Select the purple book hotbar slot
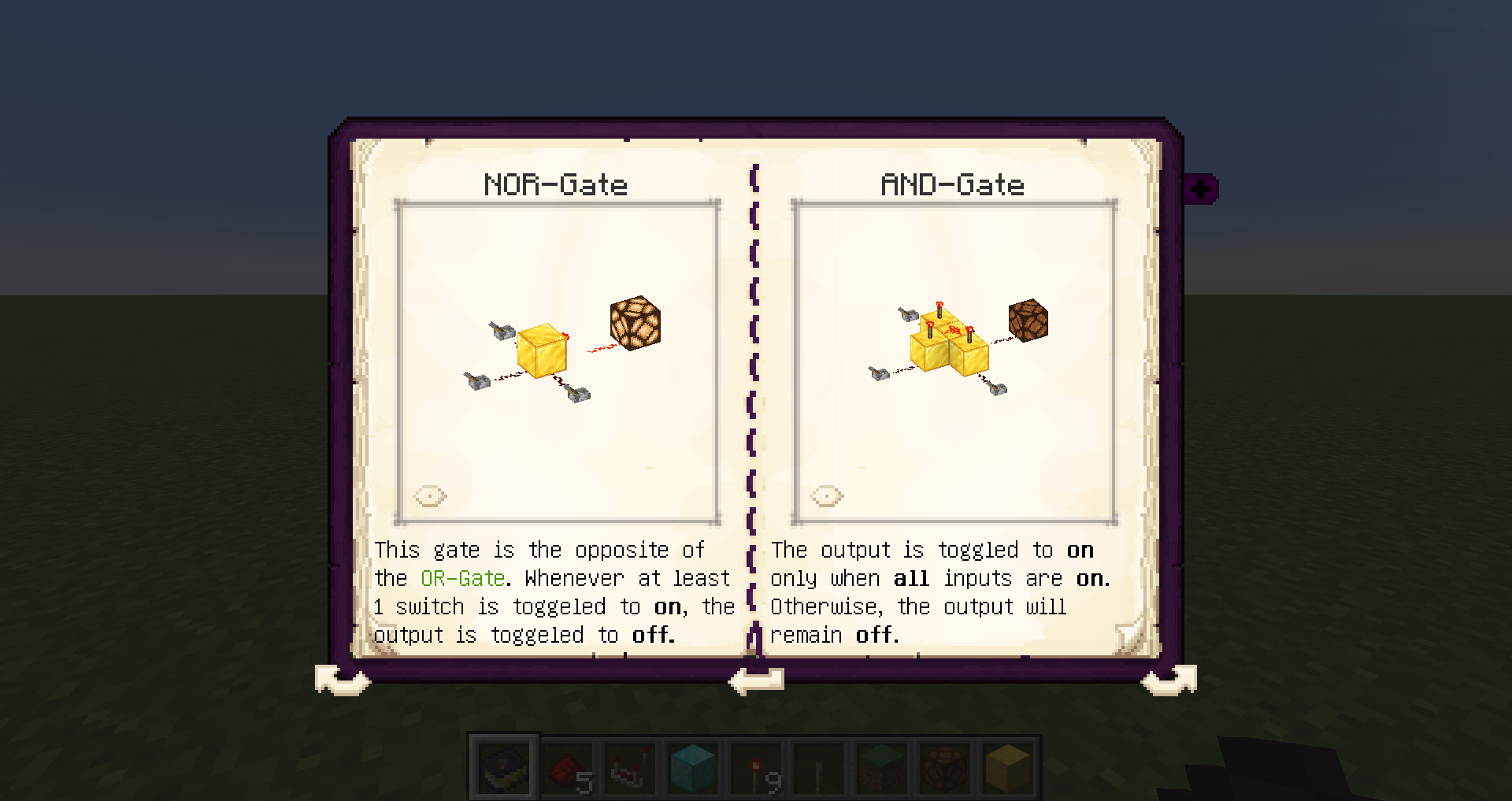1512x801 pixels. click(x=504, y=767)
